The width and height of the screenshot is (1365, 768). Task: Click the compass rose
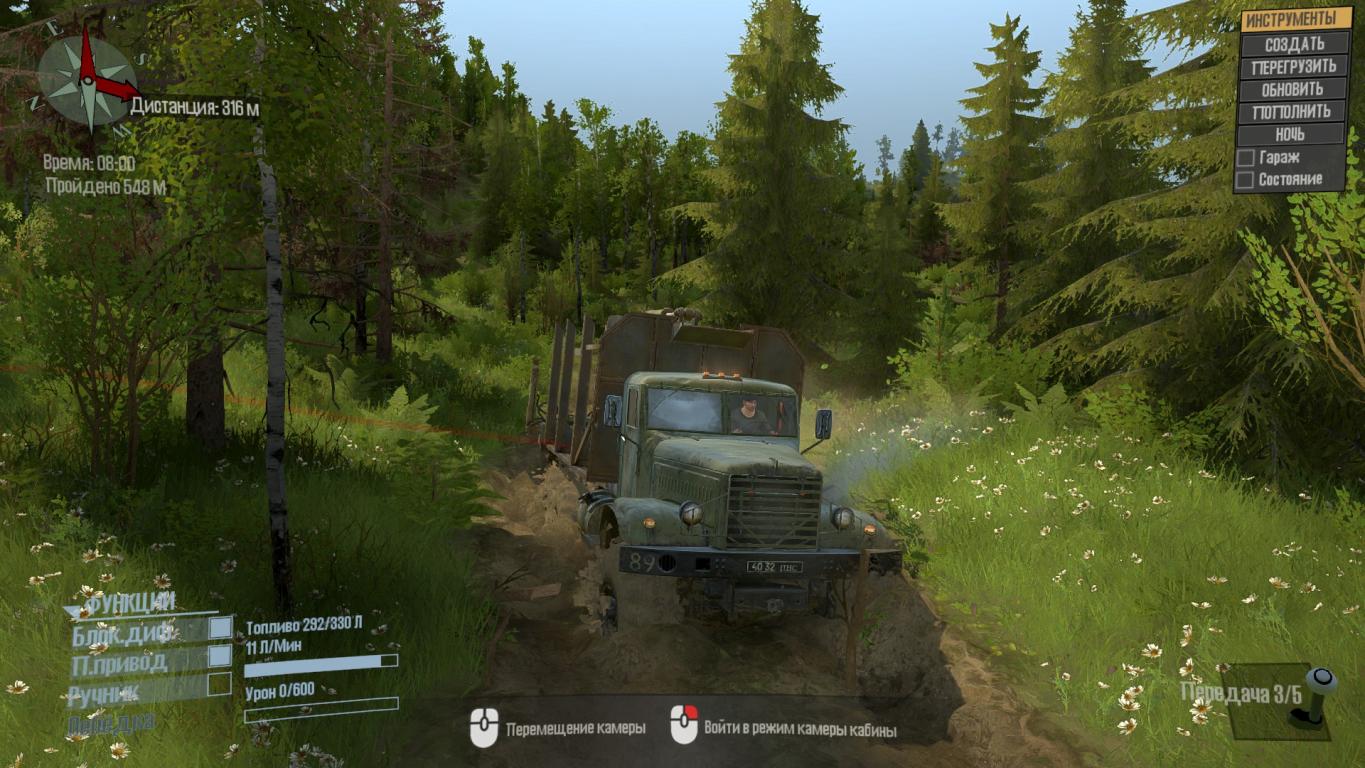pos(85,77)
